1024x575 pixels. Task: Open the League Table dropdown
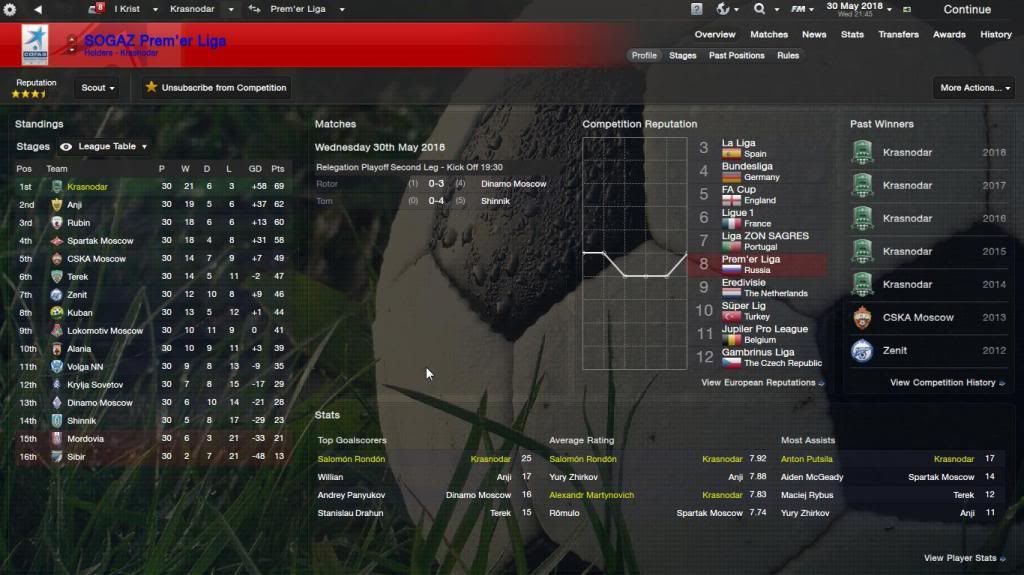(x=112, y=147)
